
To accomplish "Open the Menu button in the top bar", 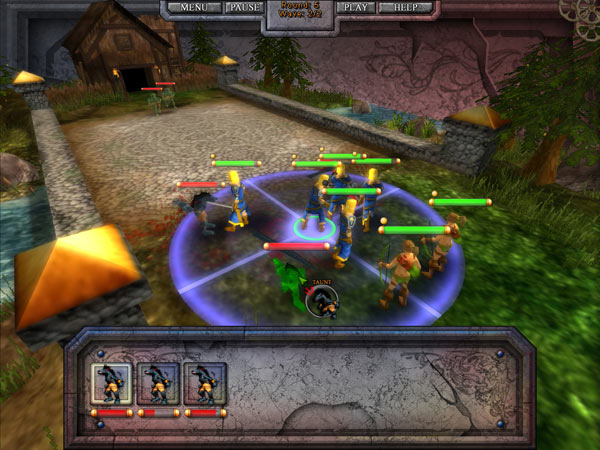I will (x=194, y=7).
